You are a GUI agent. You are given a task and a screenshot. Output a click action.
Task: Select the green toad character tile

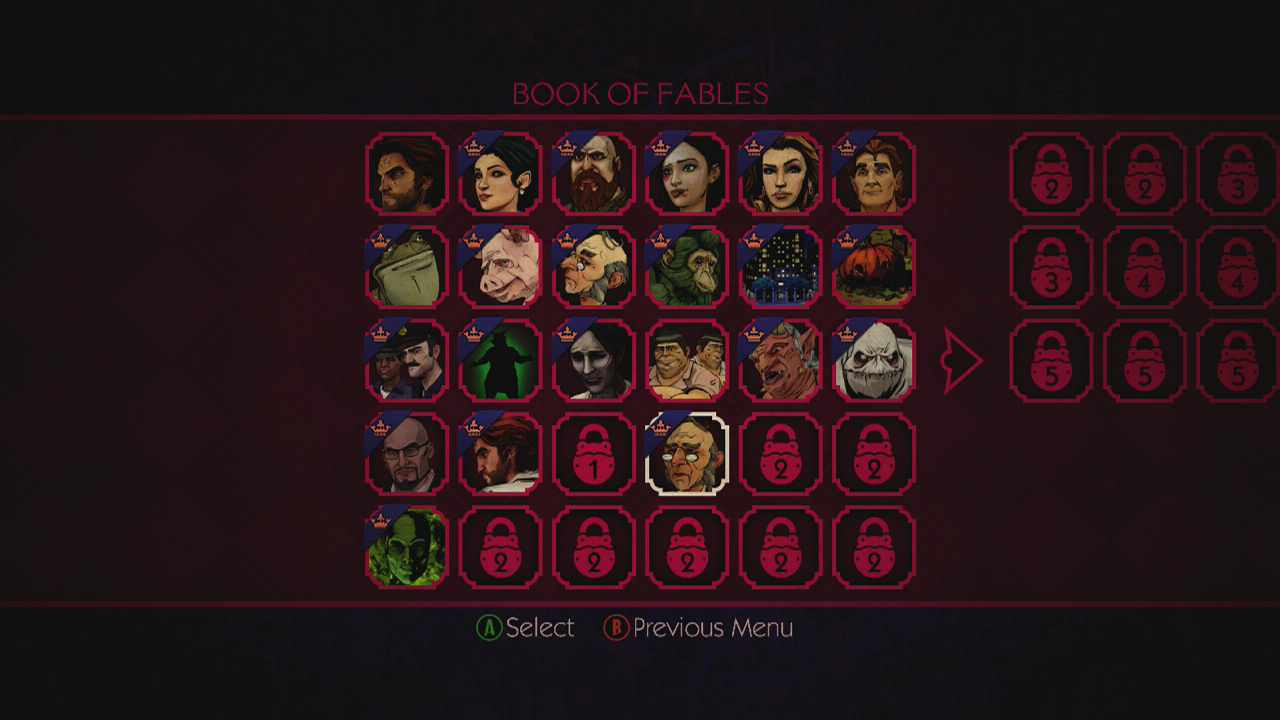[x=406, y=267]
